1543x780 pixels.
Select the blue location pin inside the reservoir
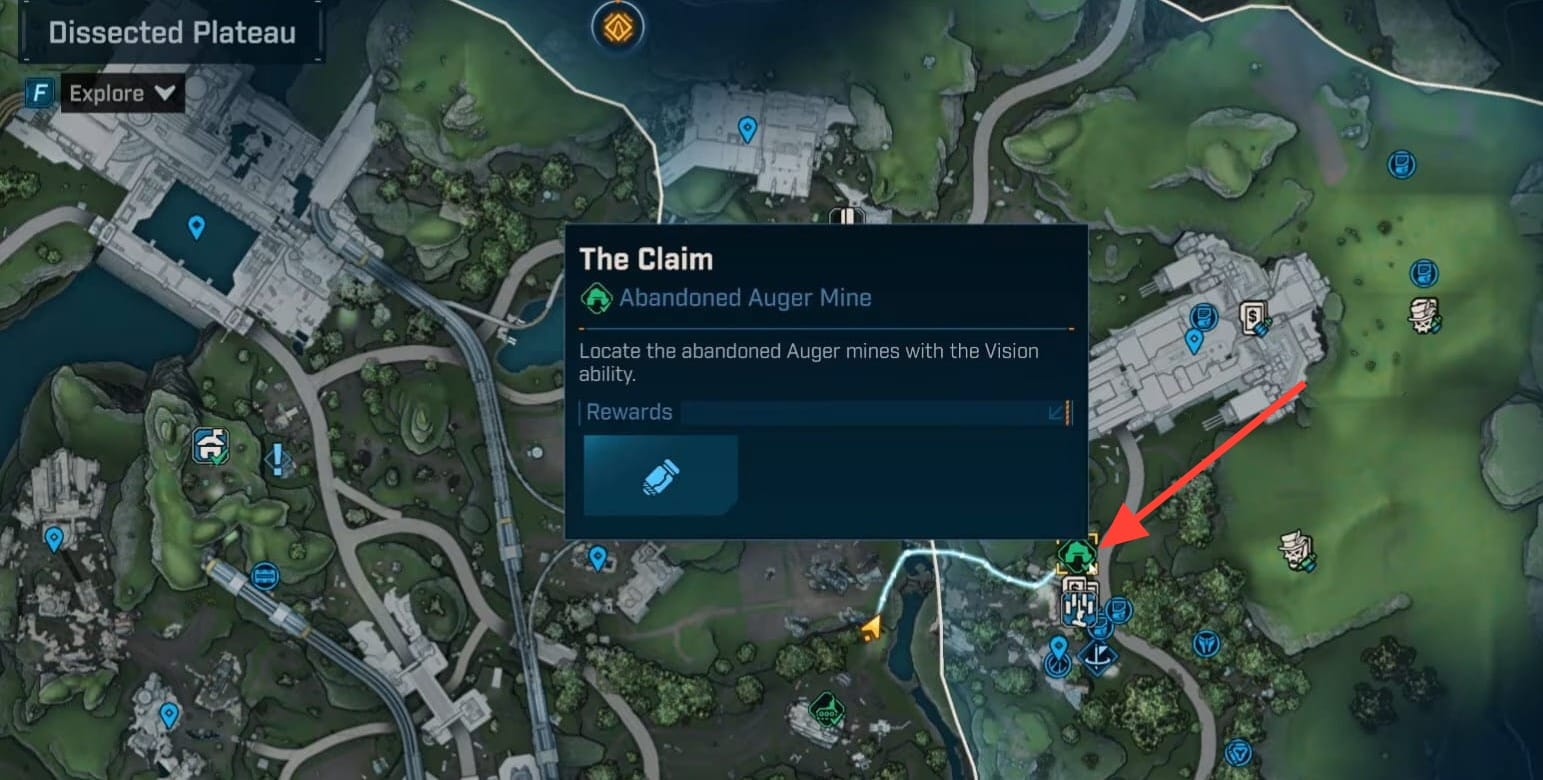click(x=196, y=227)
